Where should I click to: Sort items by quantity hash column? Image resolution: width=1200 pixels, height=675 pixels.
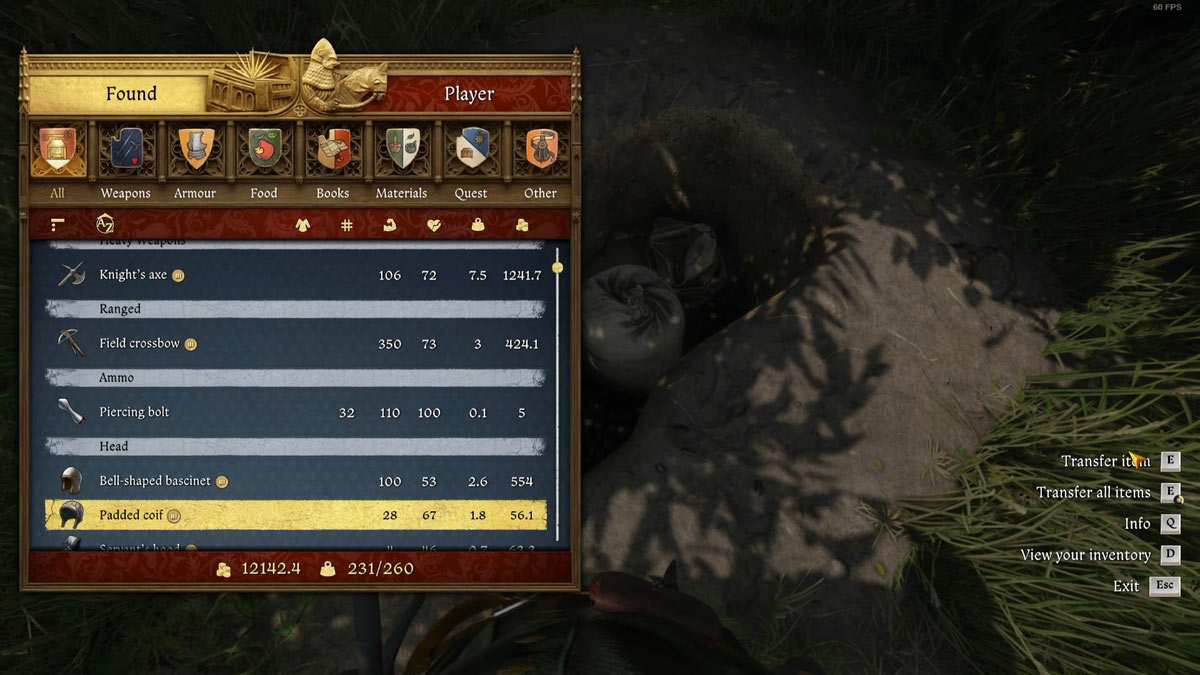(x=346, y=225)
